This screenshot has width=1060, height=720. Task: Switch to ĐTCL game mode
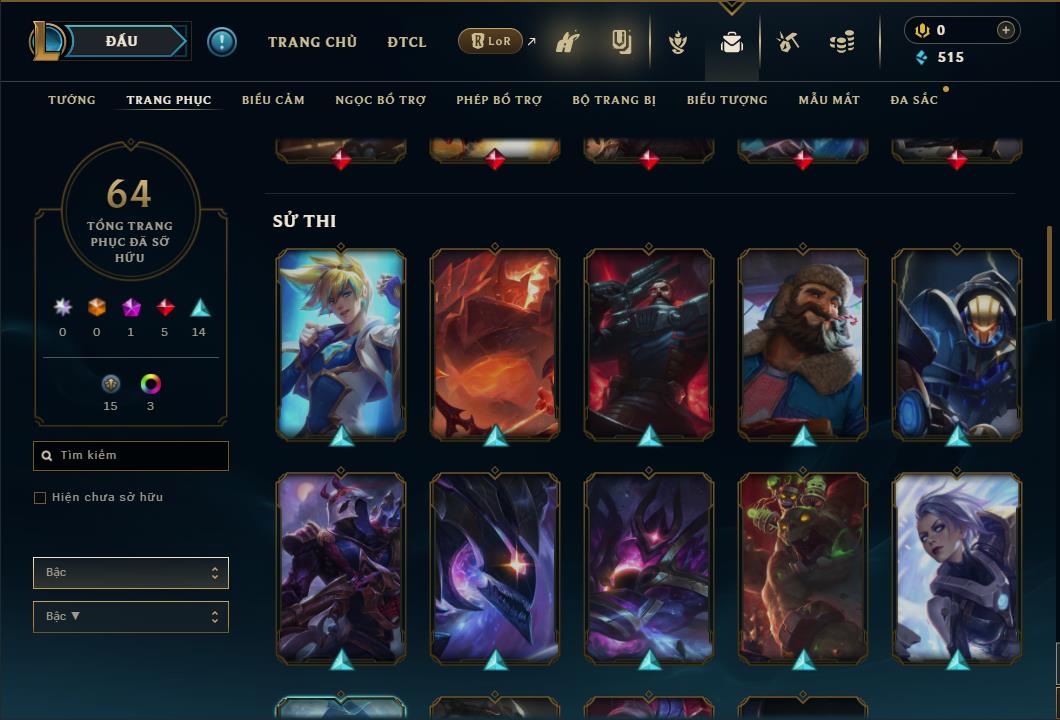click(407, 42)
